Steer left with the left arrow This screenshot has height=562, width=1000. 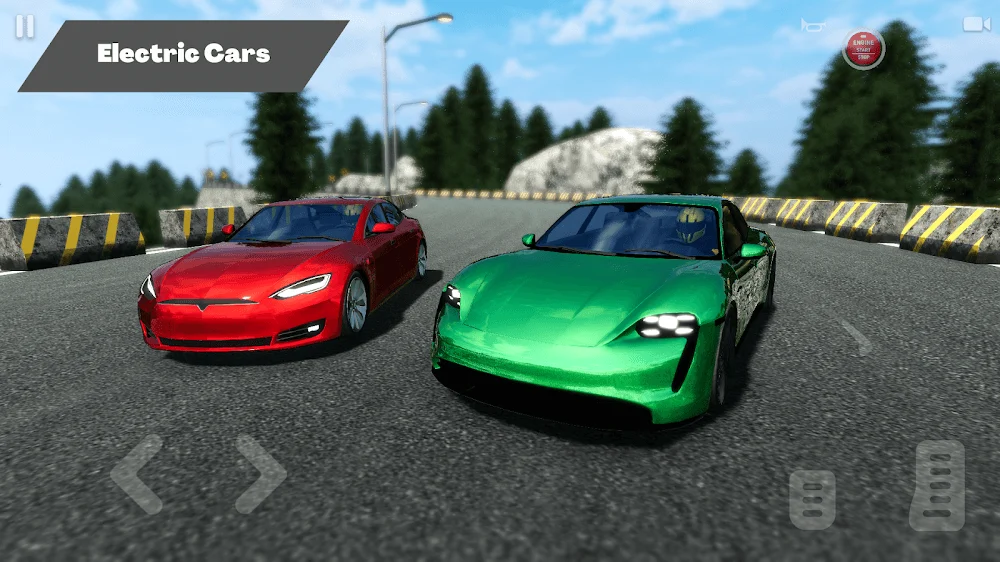tap(137, 474)
